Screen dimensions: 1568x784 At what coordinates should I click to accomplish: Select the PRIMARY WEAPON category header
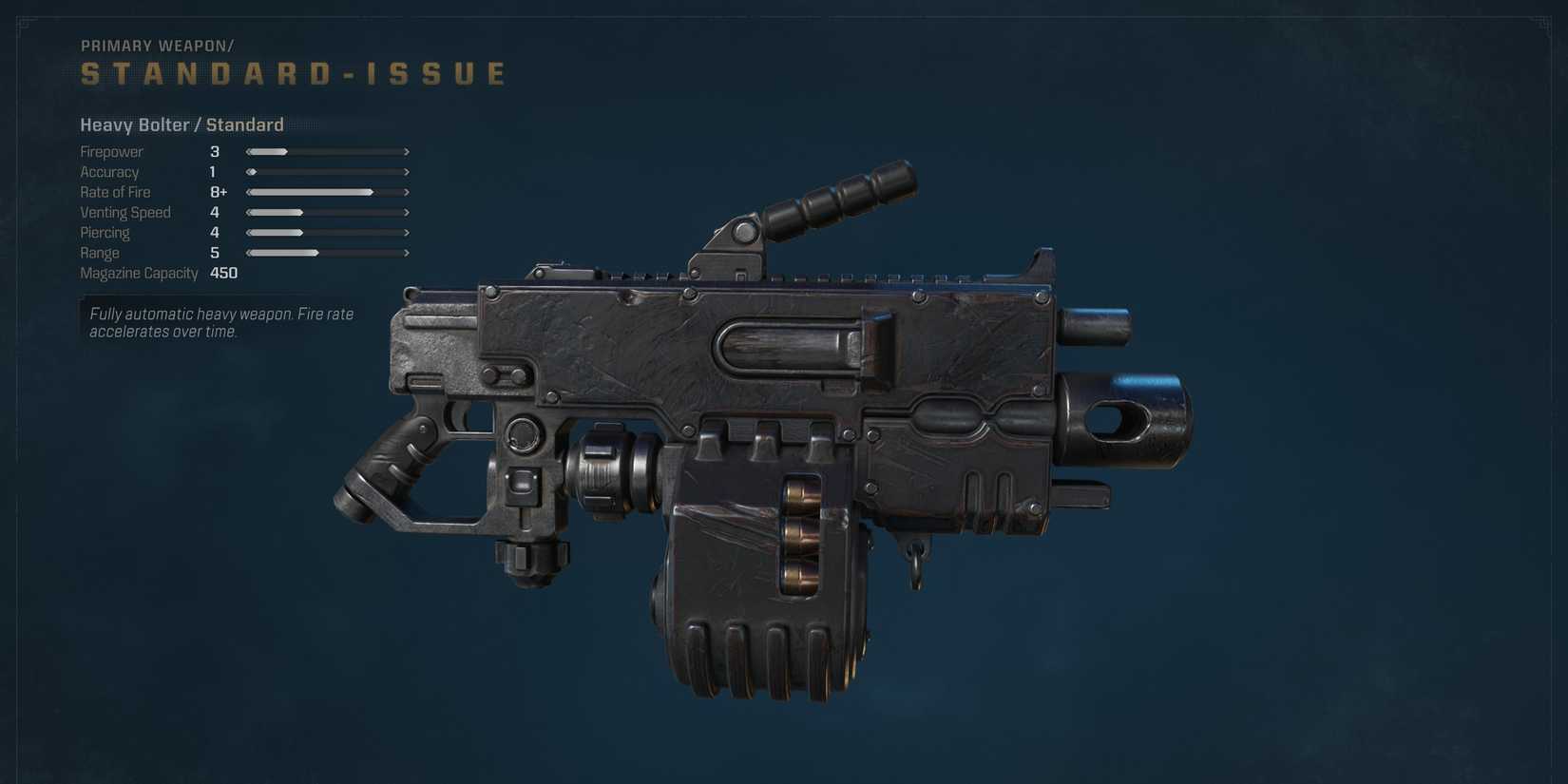coord(157,45)
